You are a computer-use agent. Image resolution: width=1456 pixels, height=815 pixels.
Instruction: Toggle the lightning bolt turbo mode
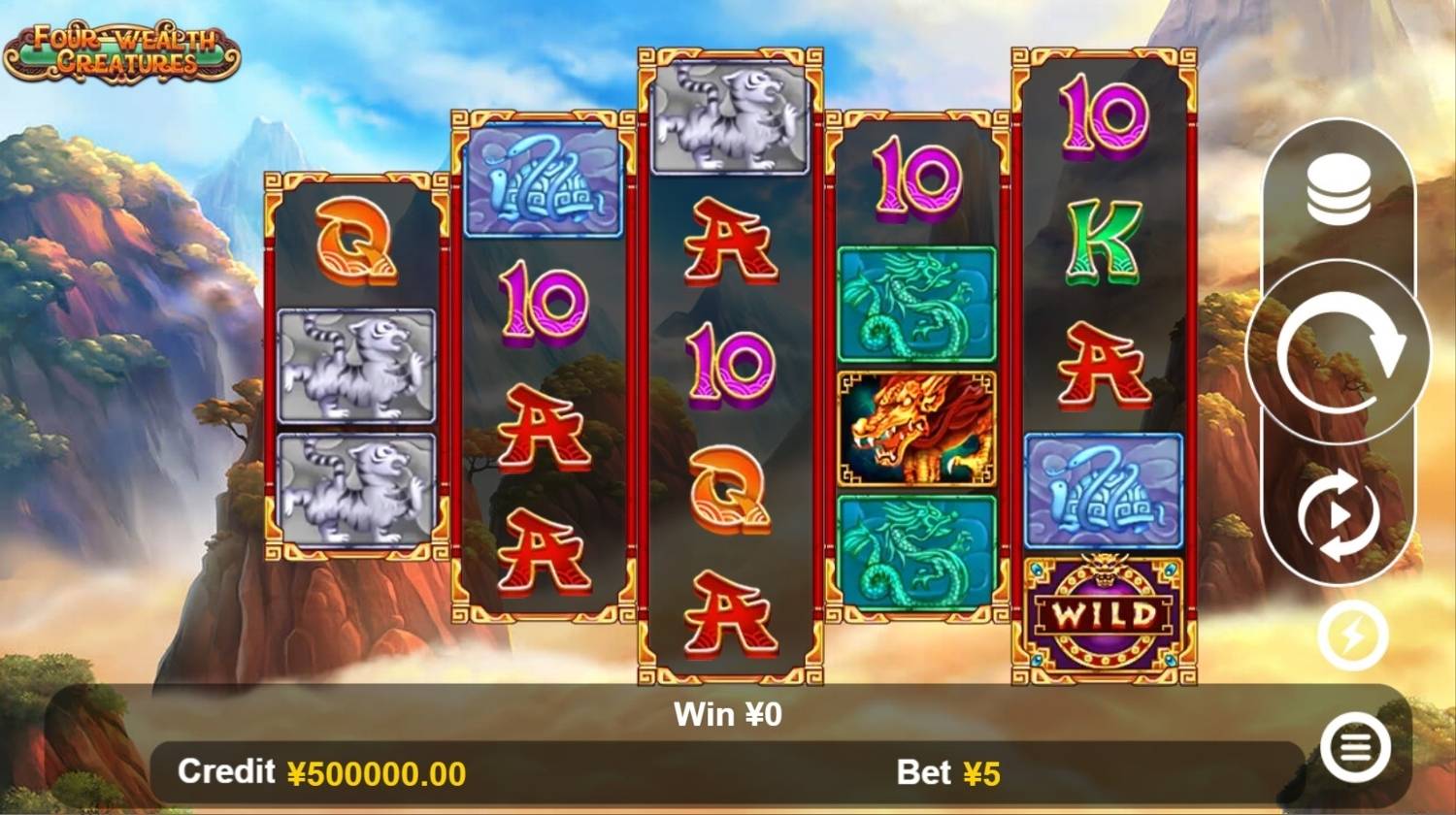click(x=1352, y=636)
